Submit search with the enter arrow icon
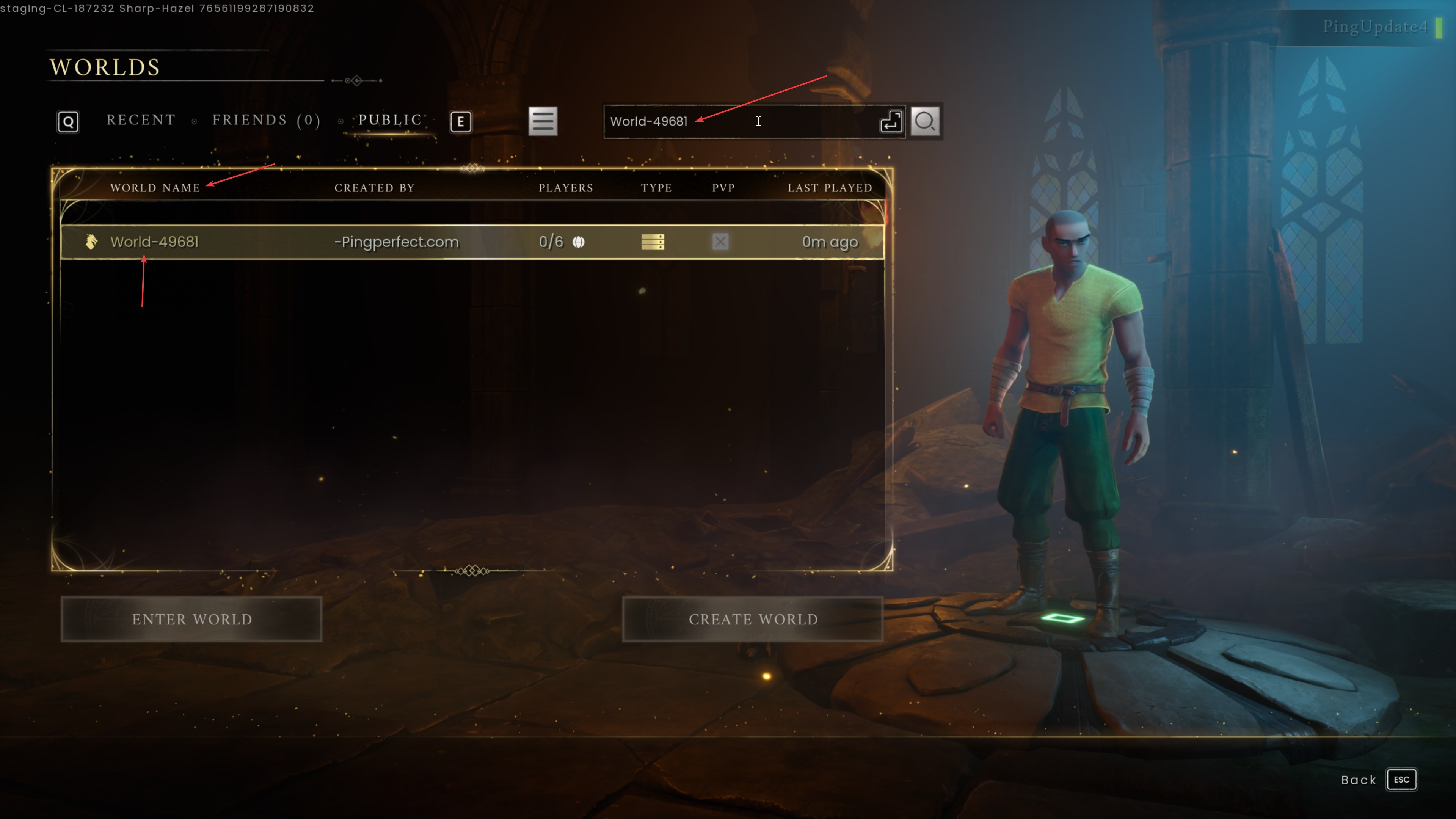The height and width of the screenshot is (819, 1456). click(891, 121)
